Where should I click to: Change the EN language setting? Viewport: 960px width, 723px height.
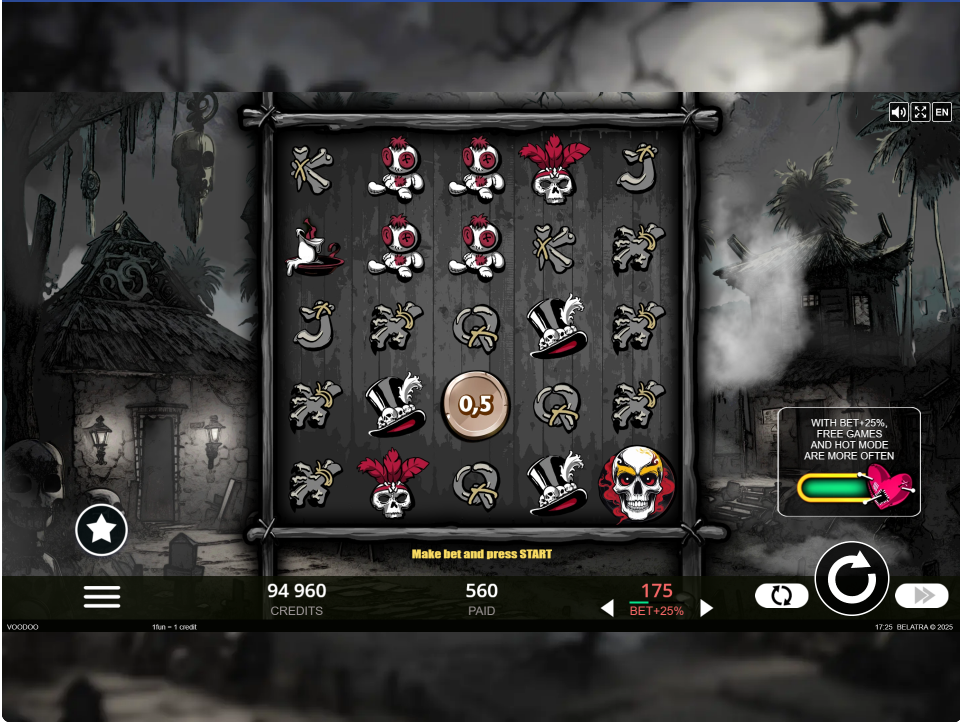tap(942, 112)
